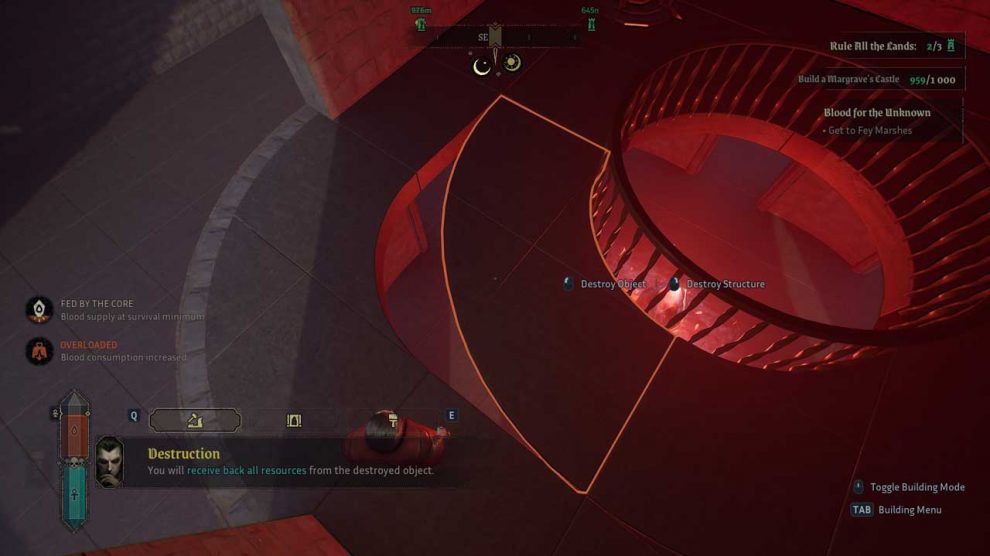Screen dimensions: 990x556
Task: Switch to the gate-shaped building mode tab
Action: (294, 420)
